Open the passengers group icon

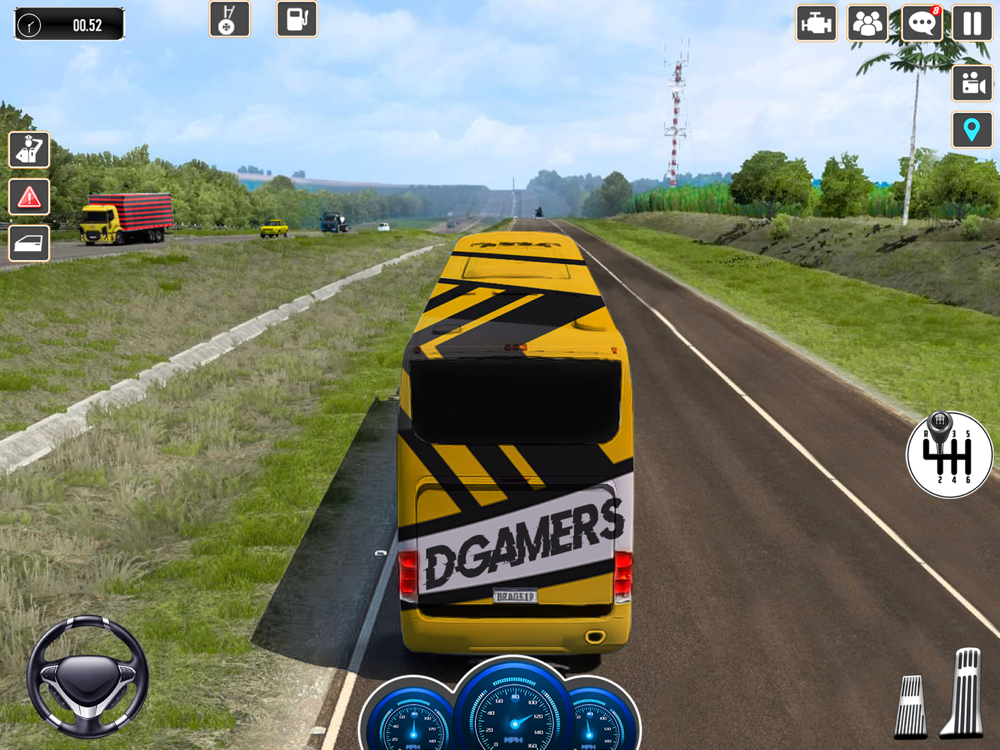click(x=868, y=23)
